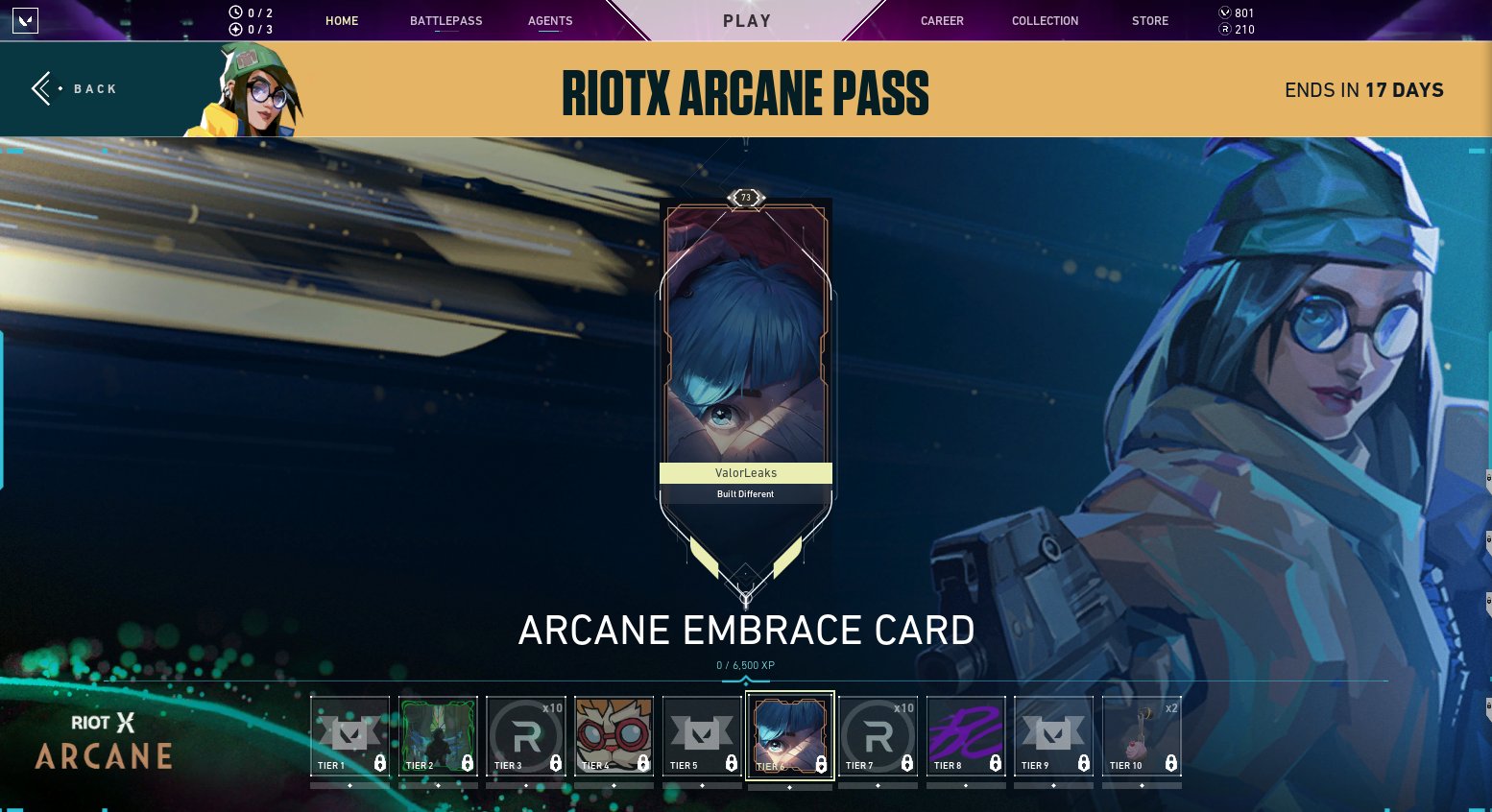Click the RIOT X ARCANE logo
The image size is (1492, 812).
coord(103,740)
